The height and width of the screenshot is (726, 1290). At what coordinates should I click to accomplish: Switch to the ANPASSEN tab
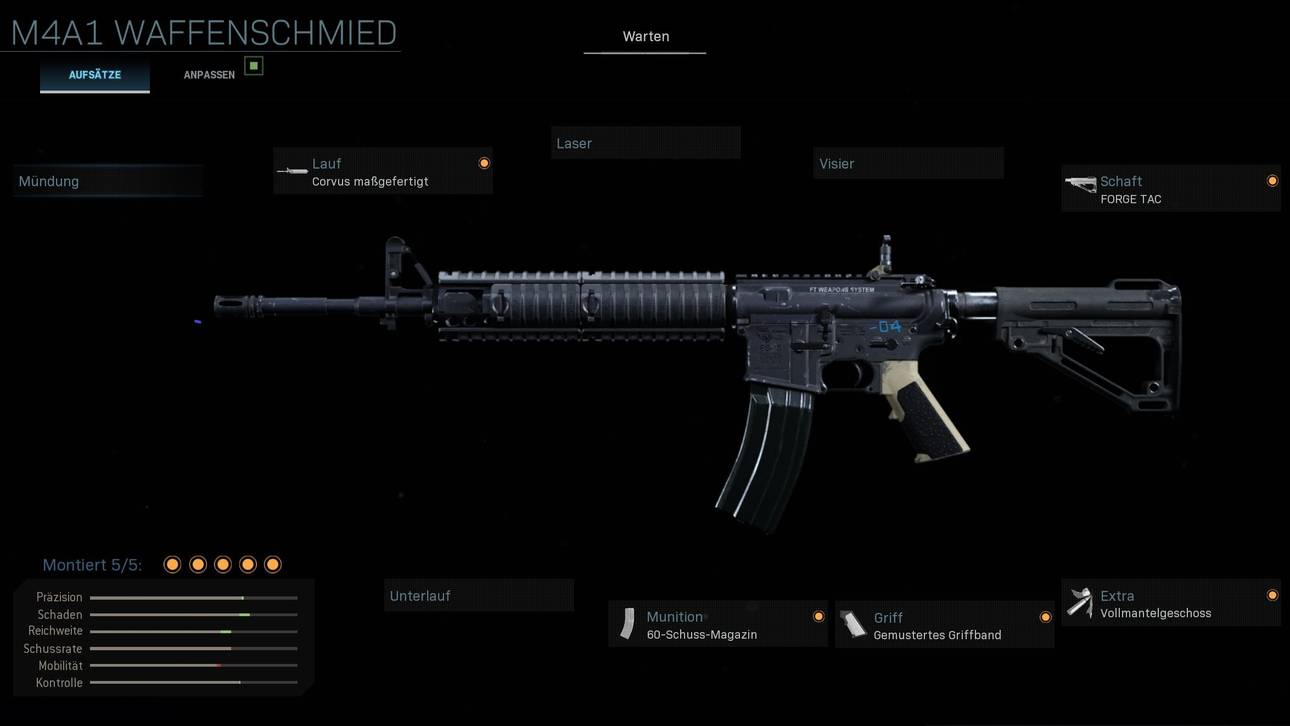[208, 74]
